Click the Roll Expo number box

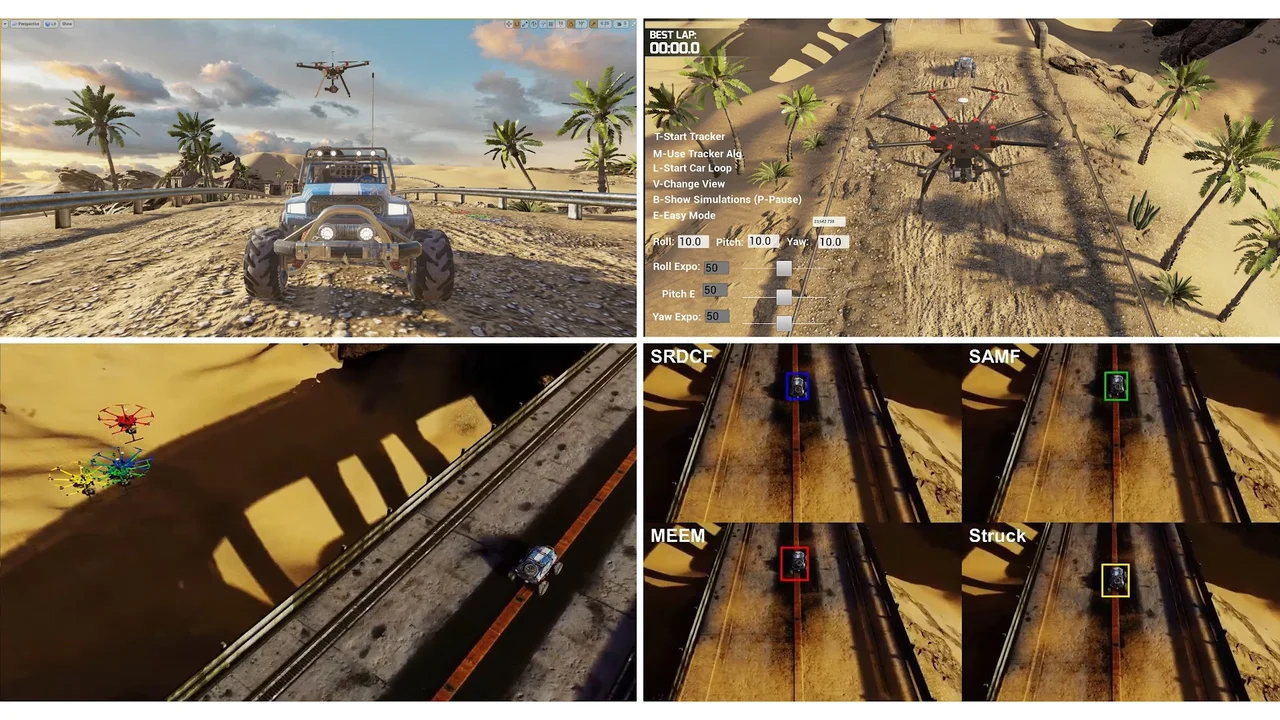coord(716,268)
